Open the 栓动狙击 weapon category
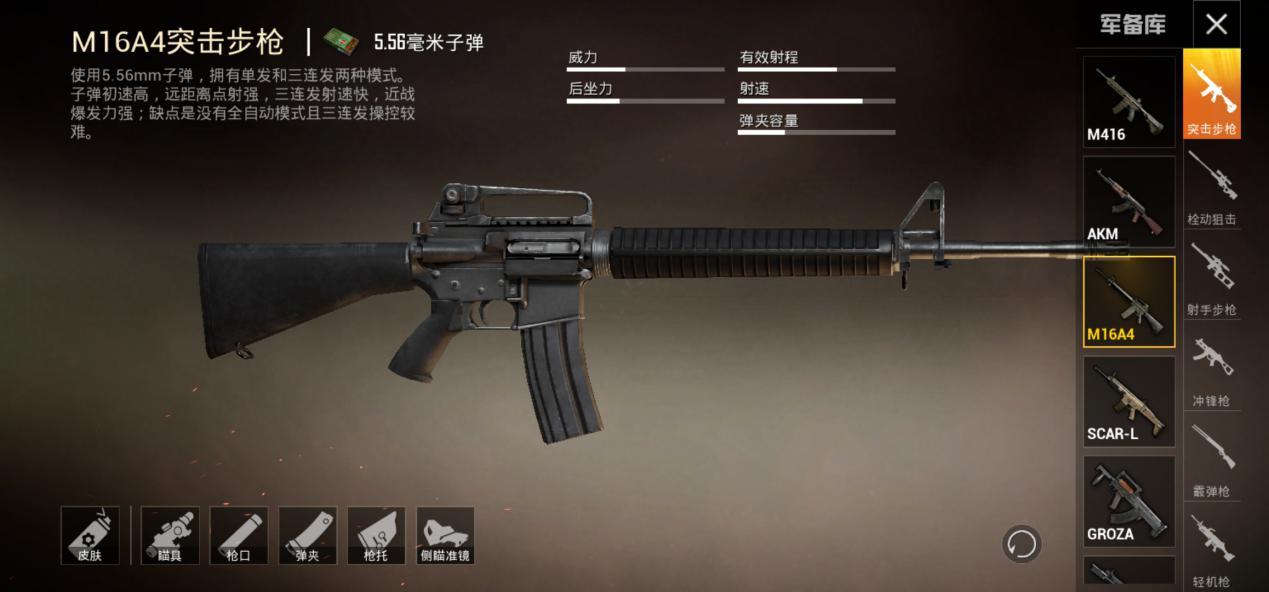Screen dimensions: 1269x592 coord(1212,188)
